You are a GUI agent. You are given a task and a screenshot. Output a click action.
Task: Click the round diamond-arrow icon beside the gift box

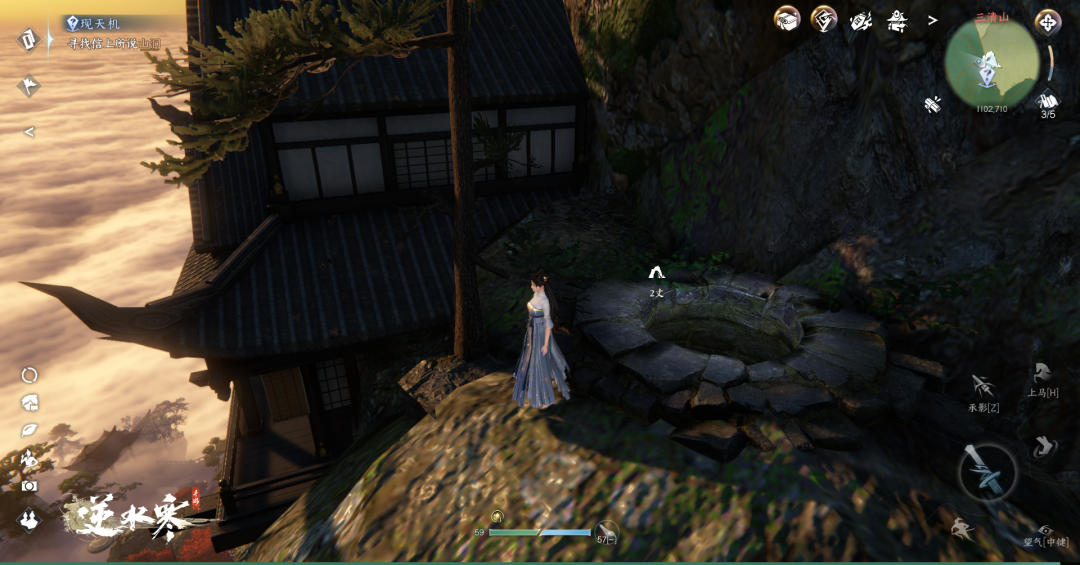[x=823, y=19]
